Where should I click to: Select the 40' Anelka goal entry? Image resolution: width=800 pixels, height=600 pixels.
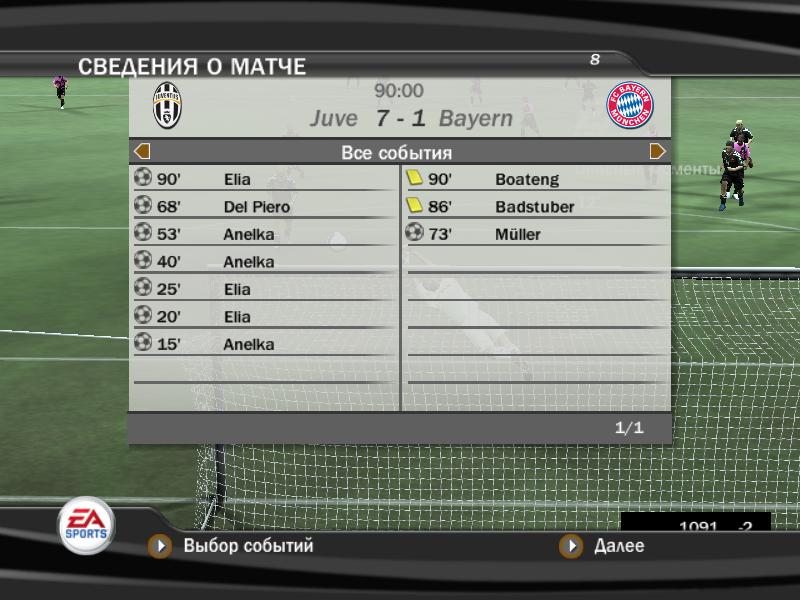click(264, 262)
